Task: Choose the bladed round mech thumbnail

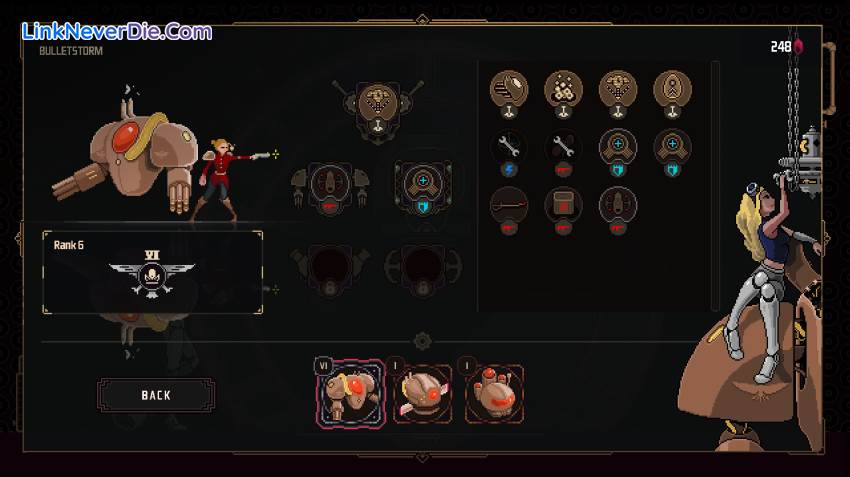Action: (x=421, y=393)
